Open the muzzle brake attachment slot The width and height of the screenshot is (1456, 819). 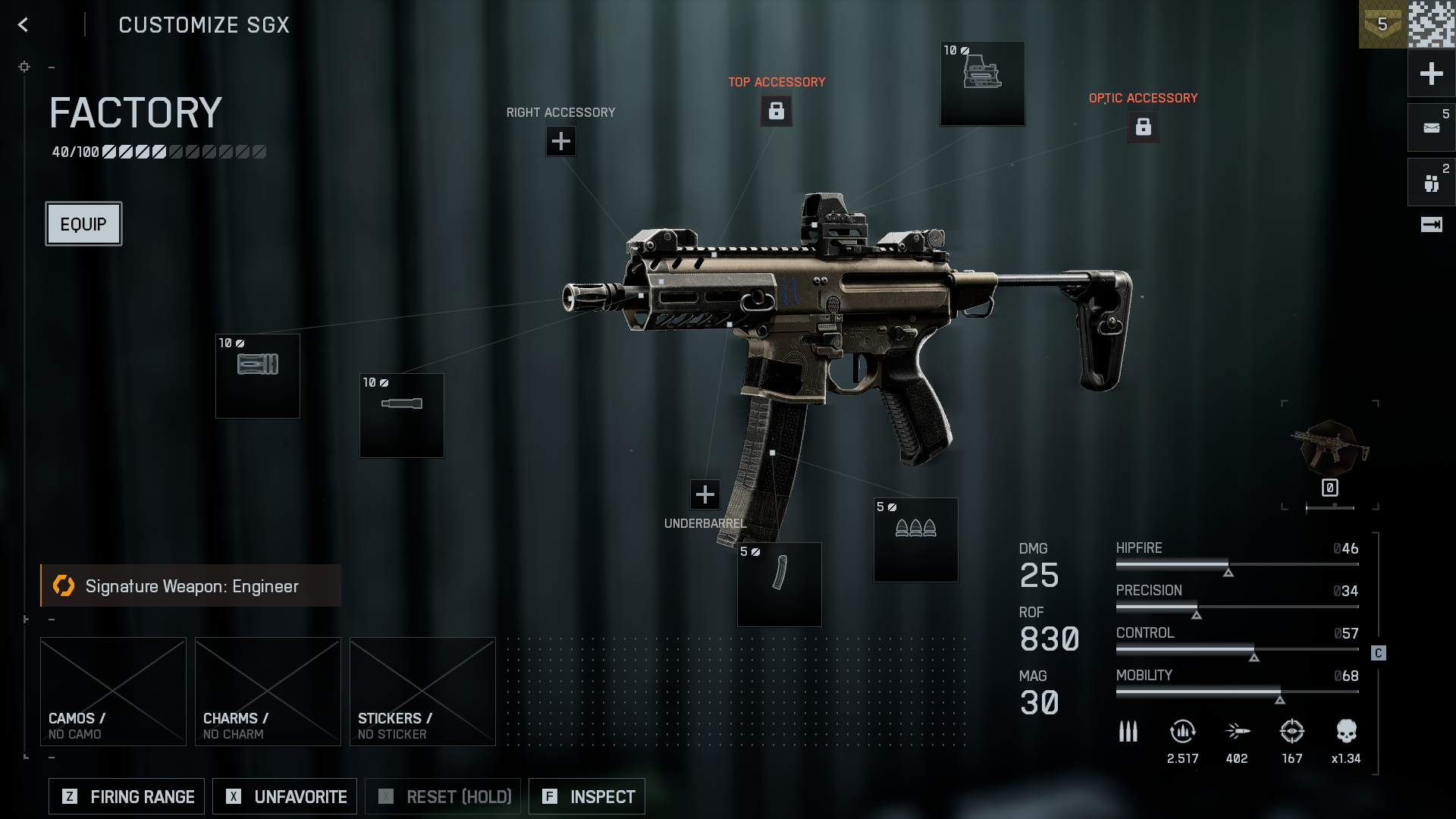258,376
